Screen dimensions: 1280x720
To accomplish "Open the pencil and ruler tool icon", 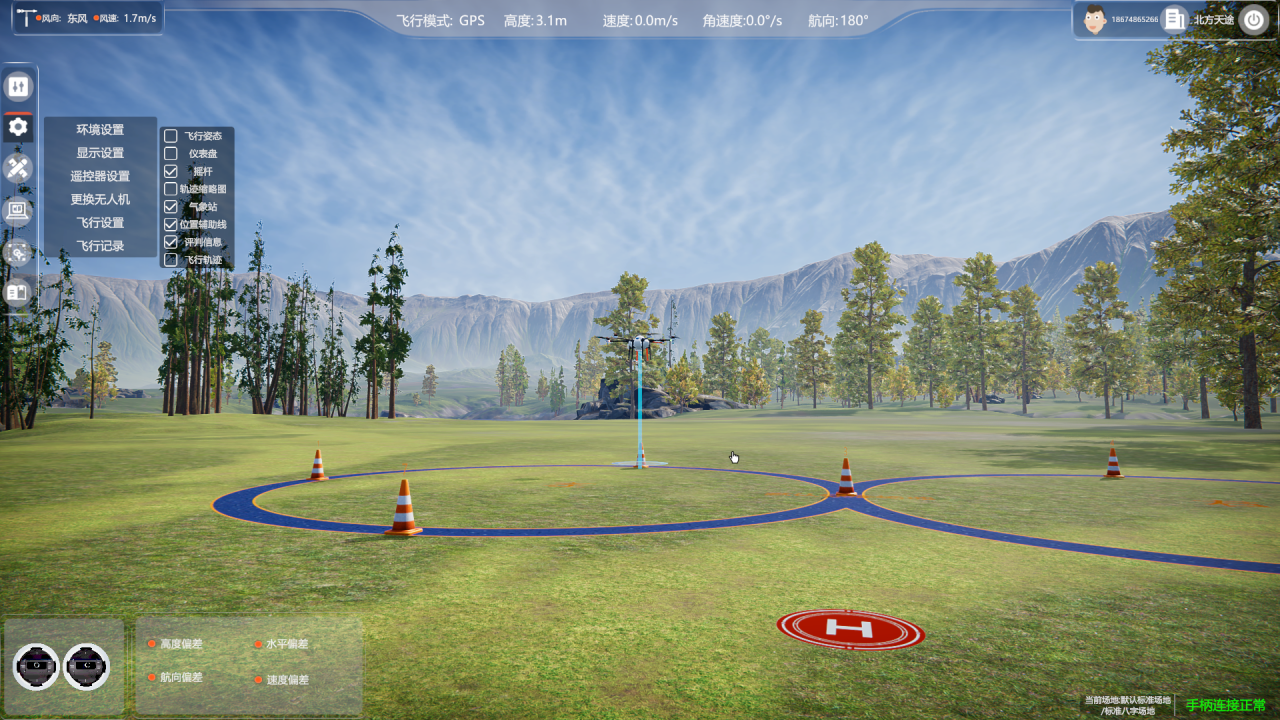I will pos(18,168).
